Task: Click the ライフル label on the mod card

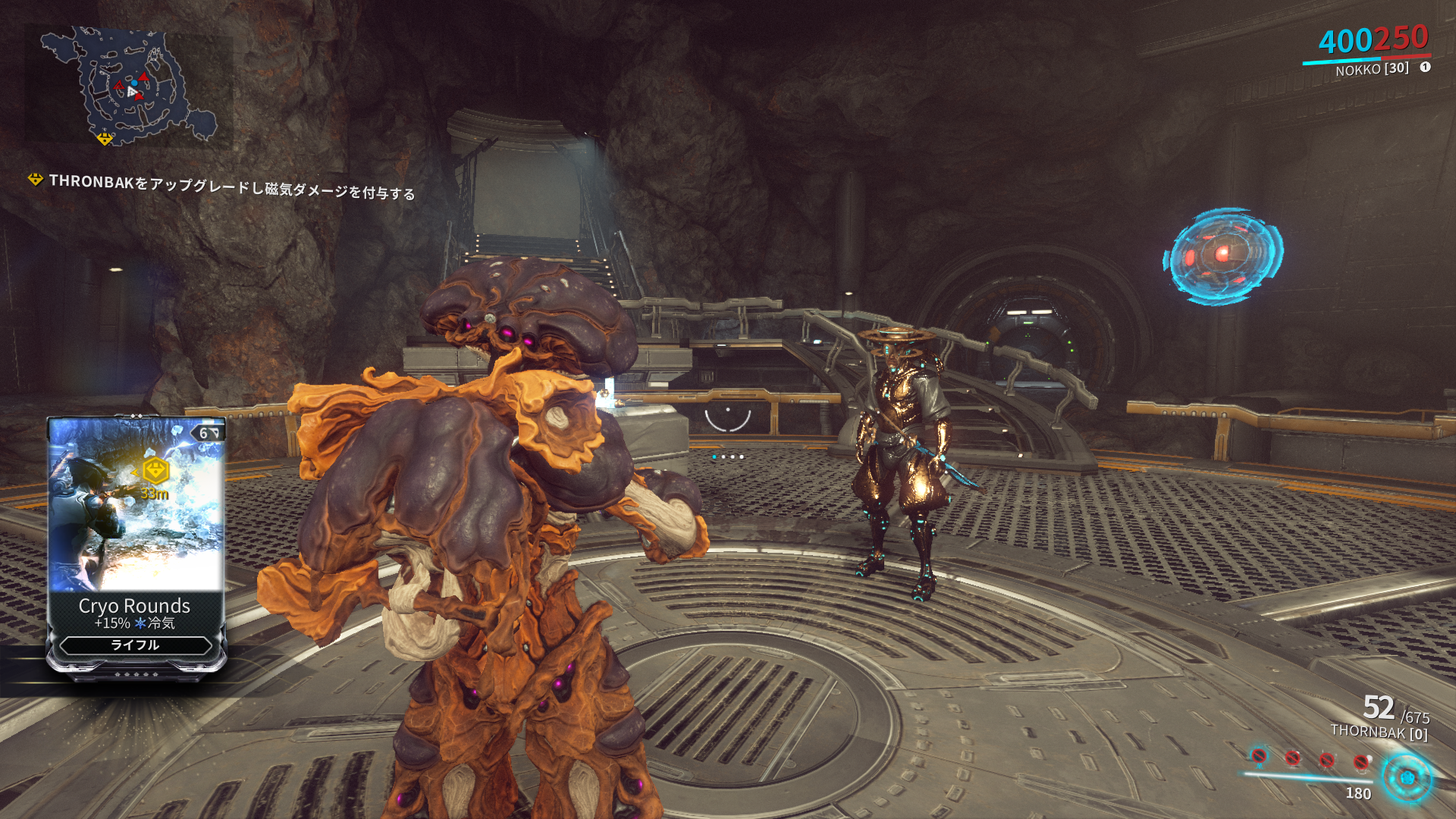Action: [135, 645]
